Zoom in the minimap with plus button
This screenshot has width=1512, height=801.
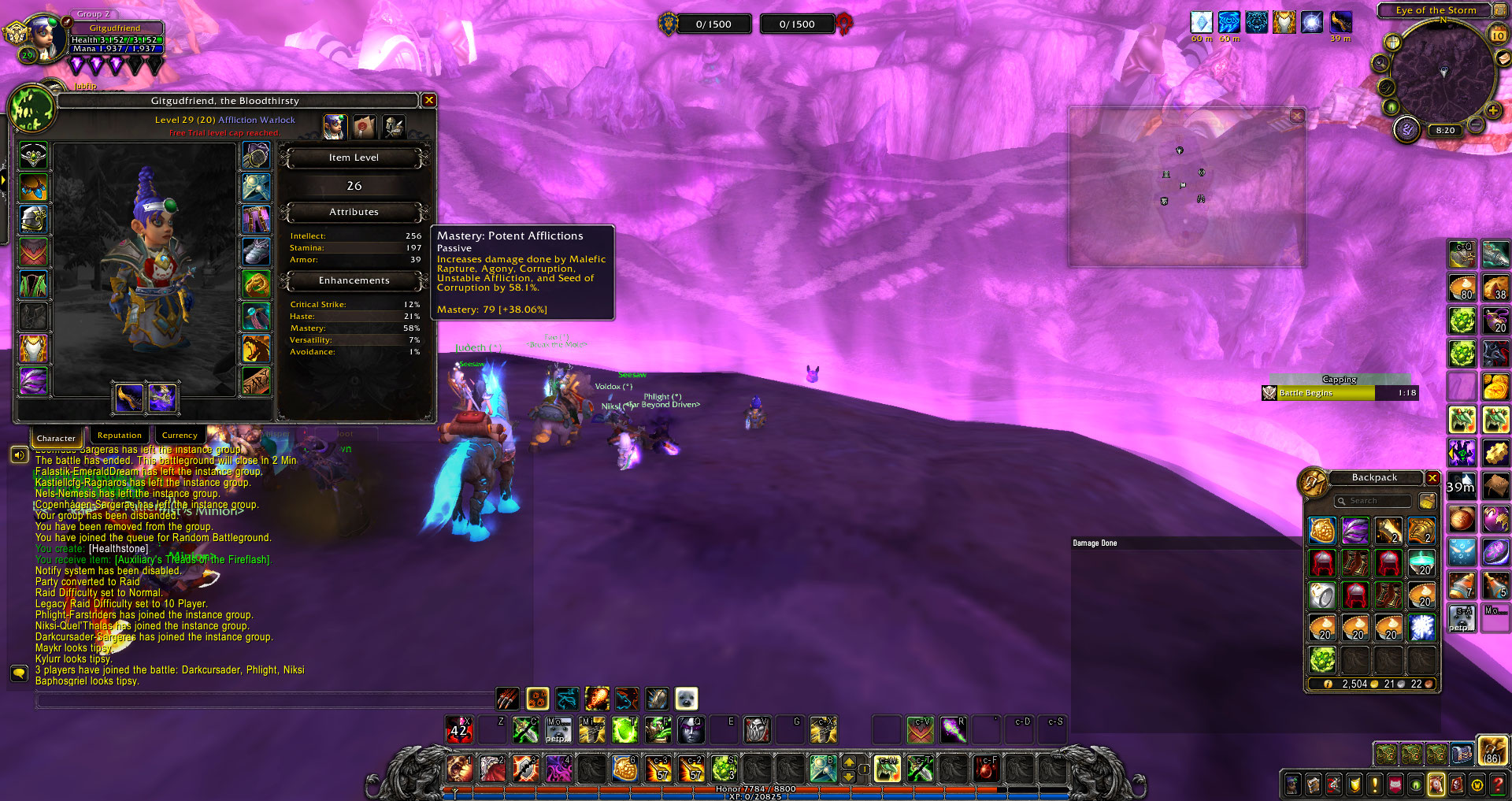tap(1493, 111)
